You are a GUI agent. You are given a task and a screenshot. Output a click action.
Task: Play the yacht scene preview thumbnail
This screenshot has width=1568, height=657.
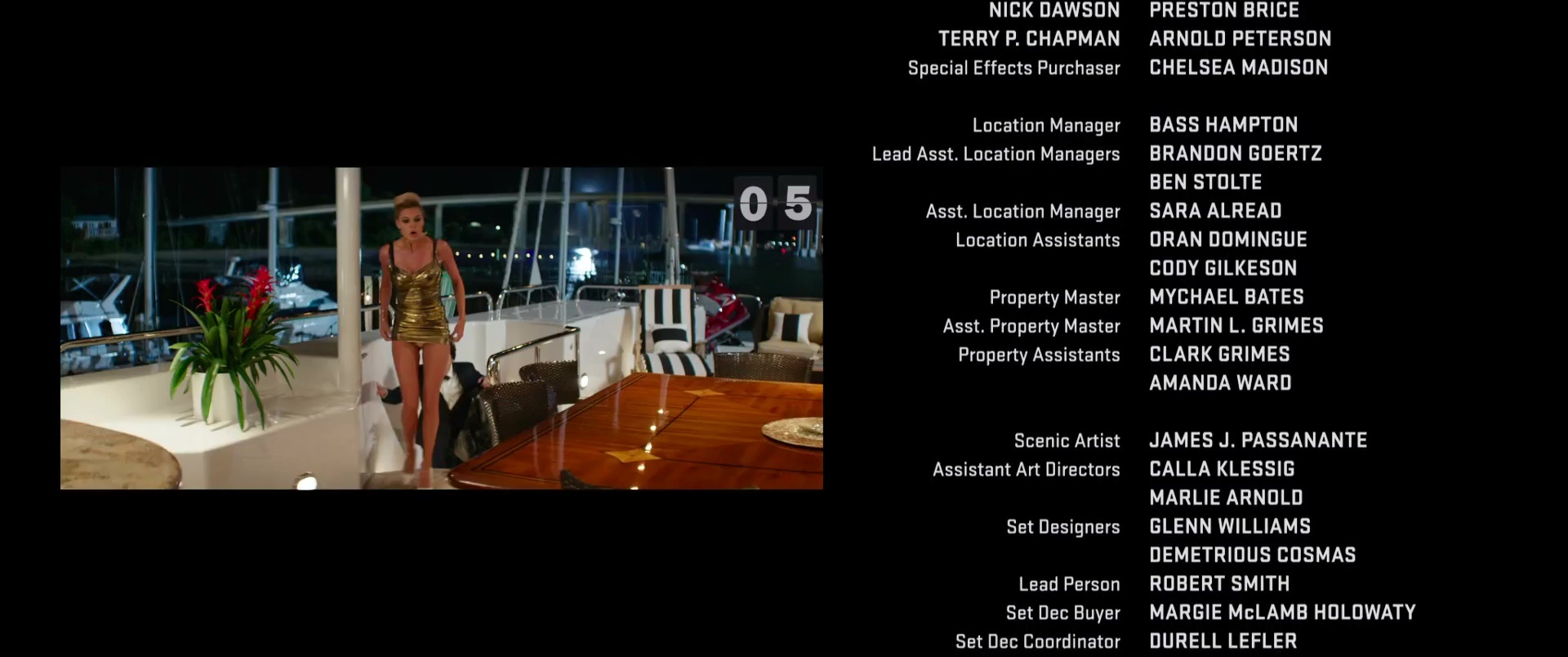point(441,328)
